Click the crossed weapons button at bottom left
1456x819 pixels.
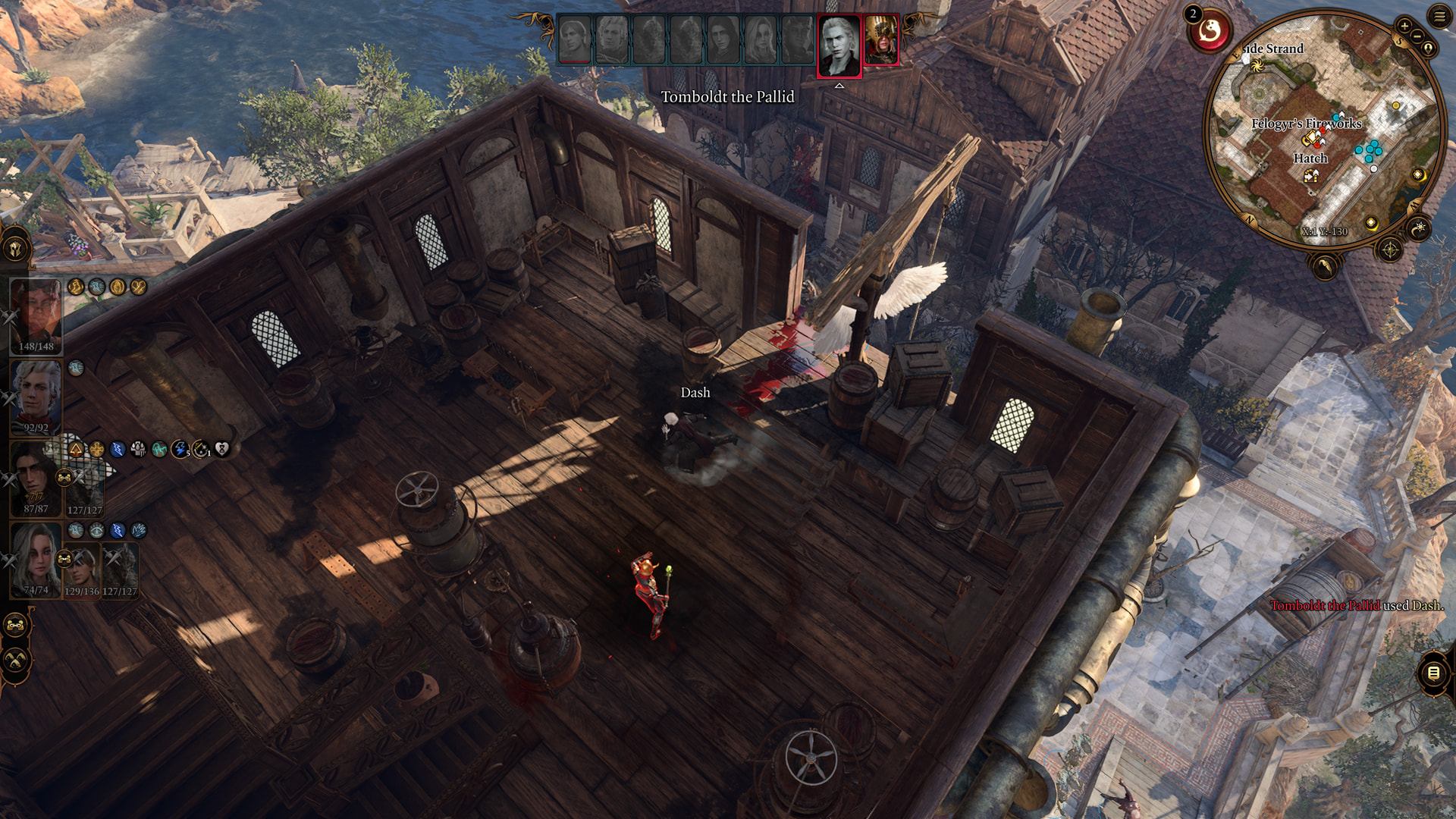[x=16, y=661]
